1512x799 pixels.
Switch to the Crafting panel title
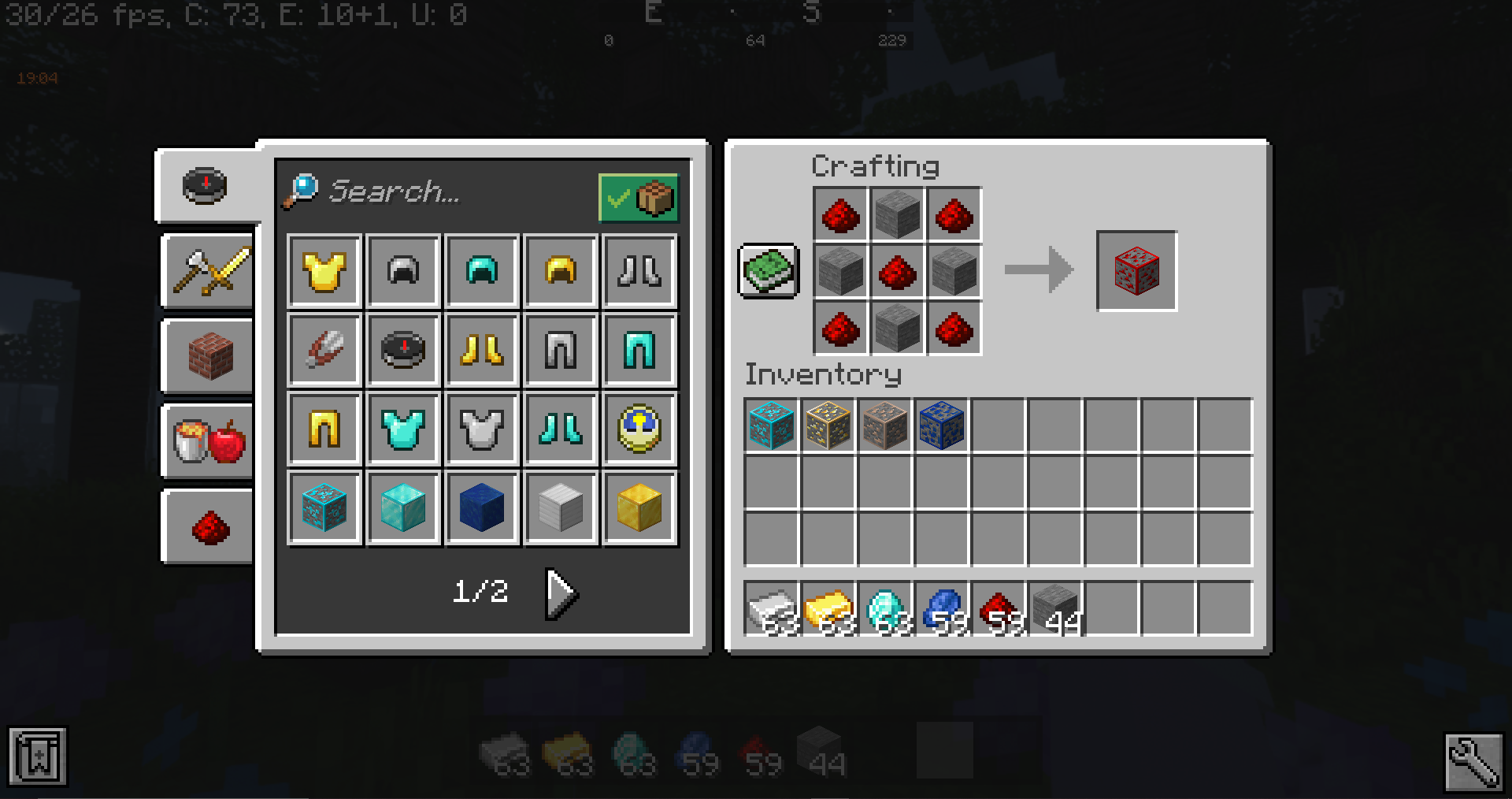pos(875,165)
